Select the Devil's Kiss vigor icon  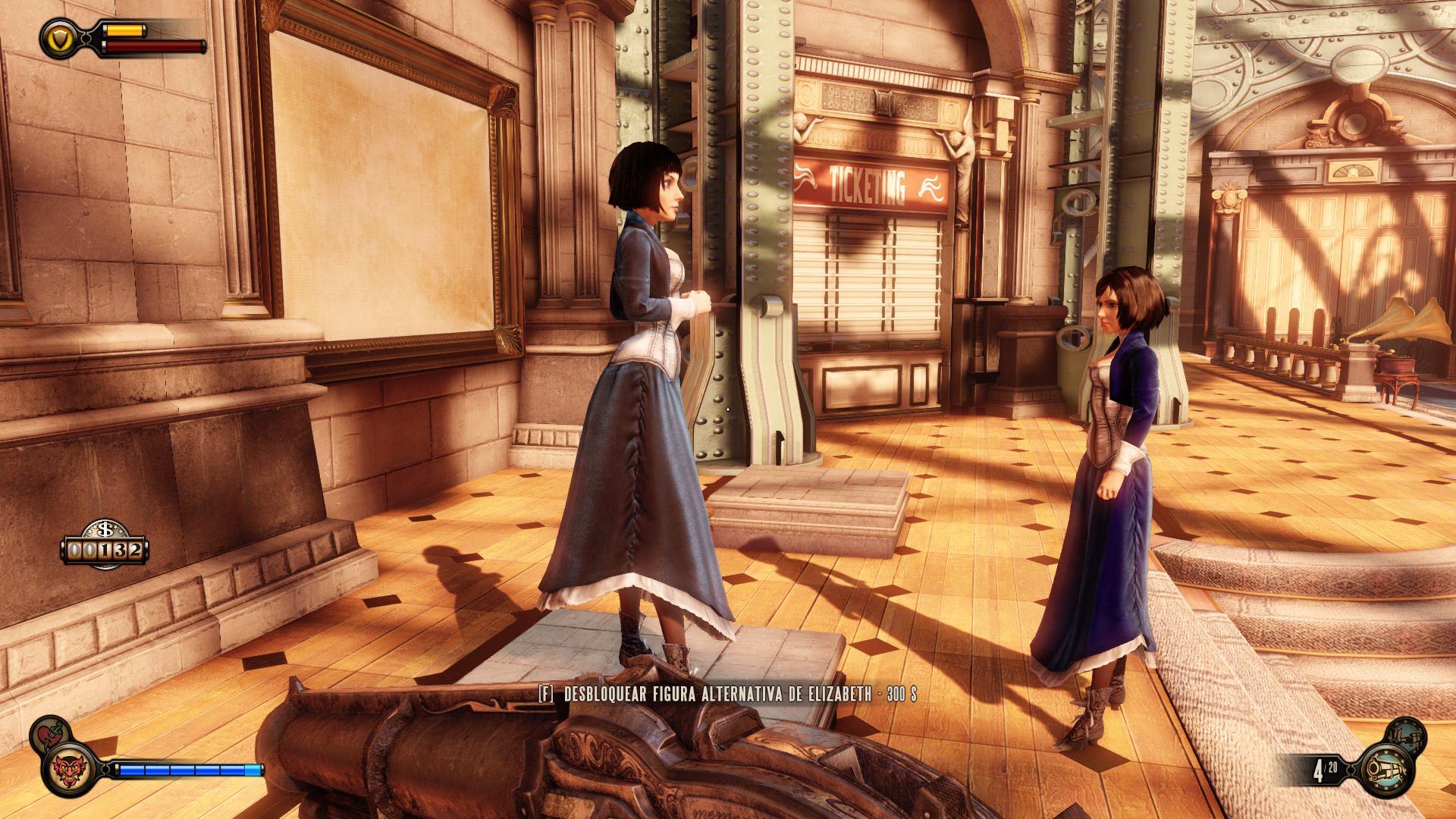click(69, 770)
